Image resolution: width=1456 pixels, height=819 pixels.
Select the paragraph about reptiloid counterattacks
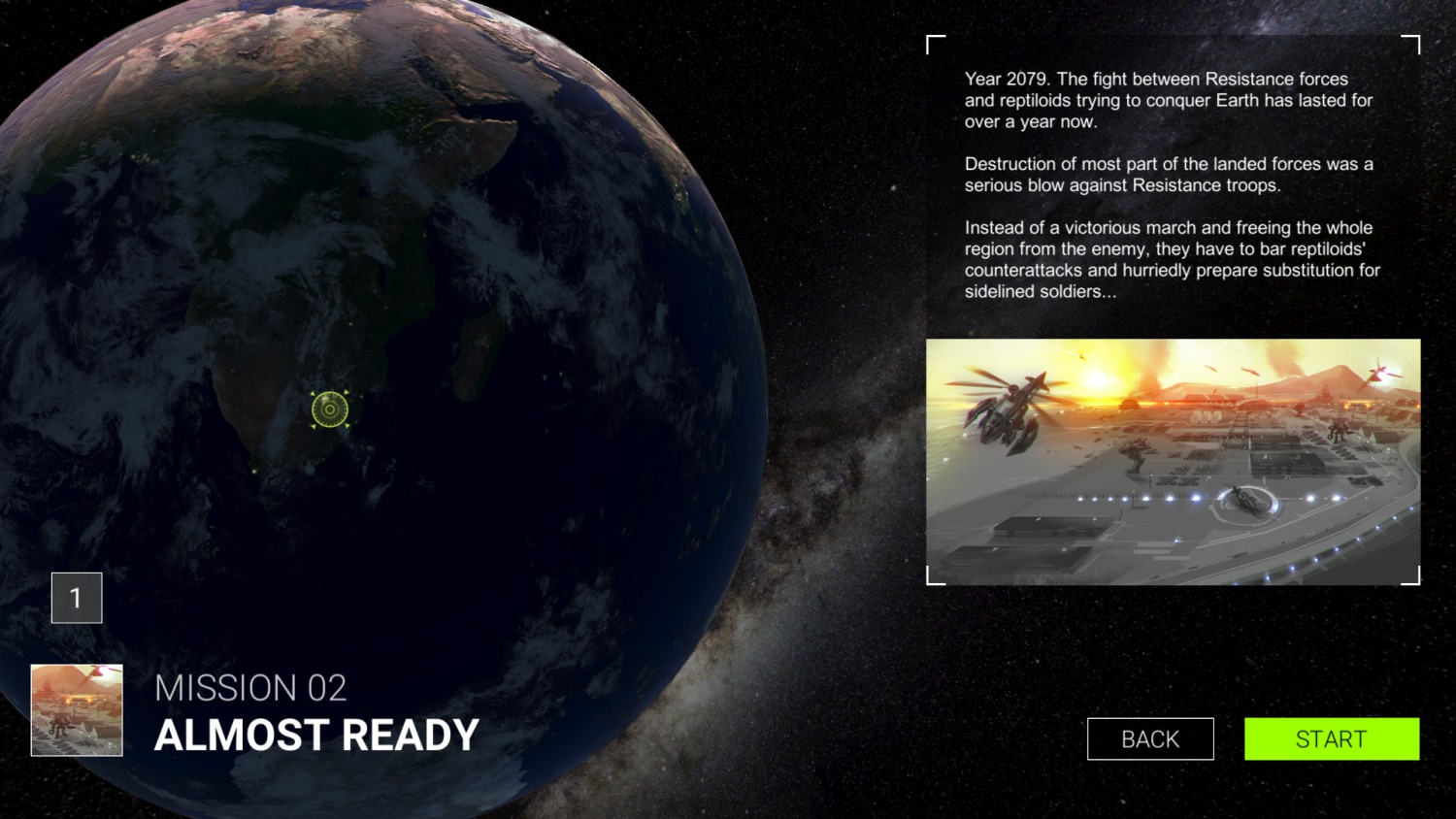tap(1170, 260)
